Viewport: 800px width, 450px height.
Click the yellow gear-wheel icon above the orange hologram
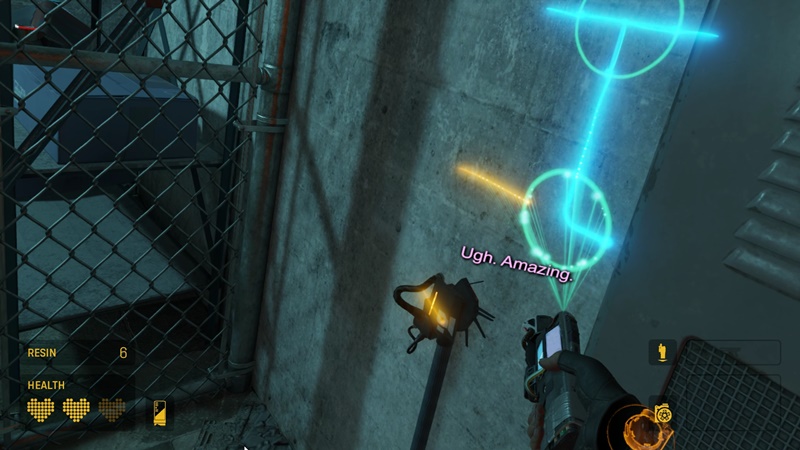pos(662,414)
